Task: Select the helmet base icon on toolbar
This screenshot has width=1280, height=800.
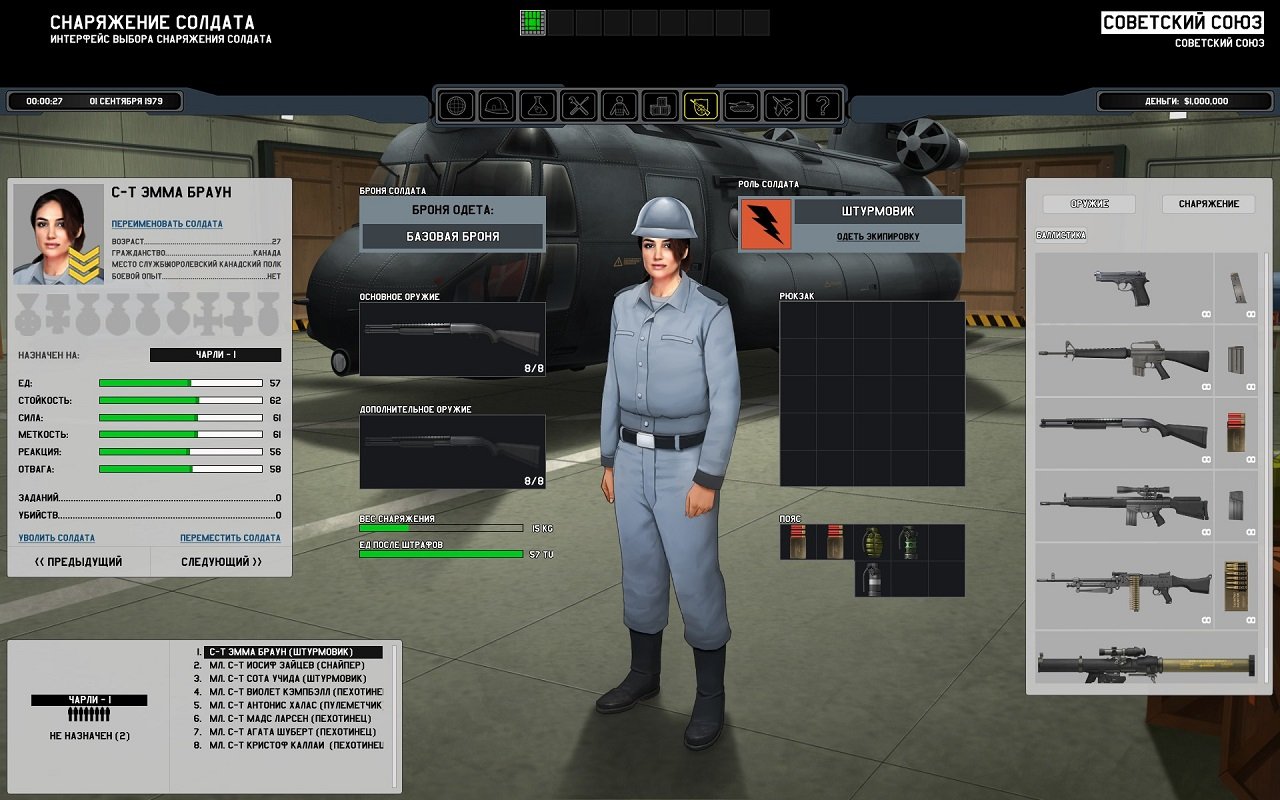Action: [497, 105]
